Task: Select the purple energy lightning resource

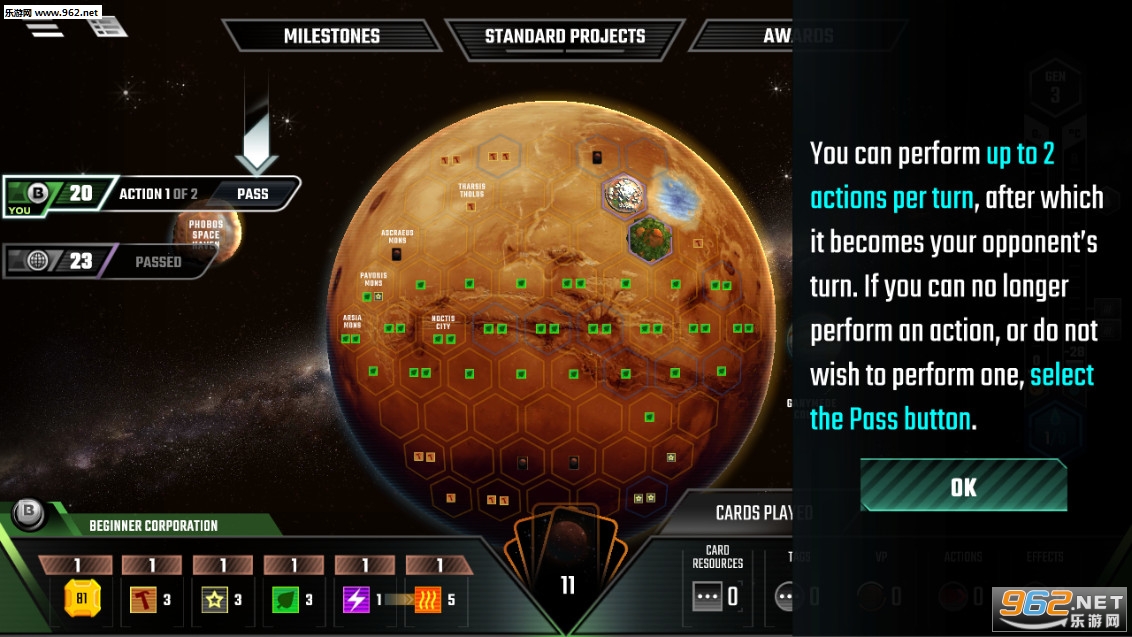Action: (357, 599)
